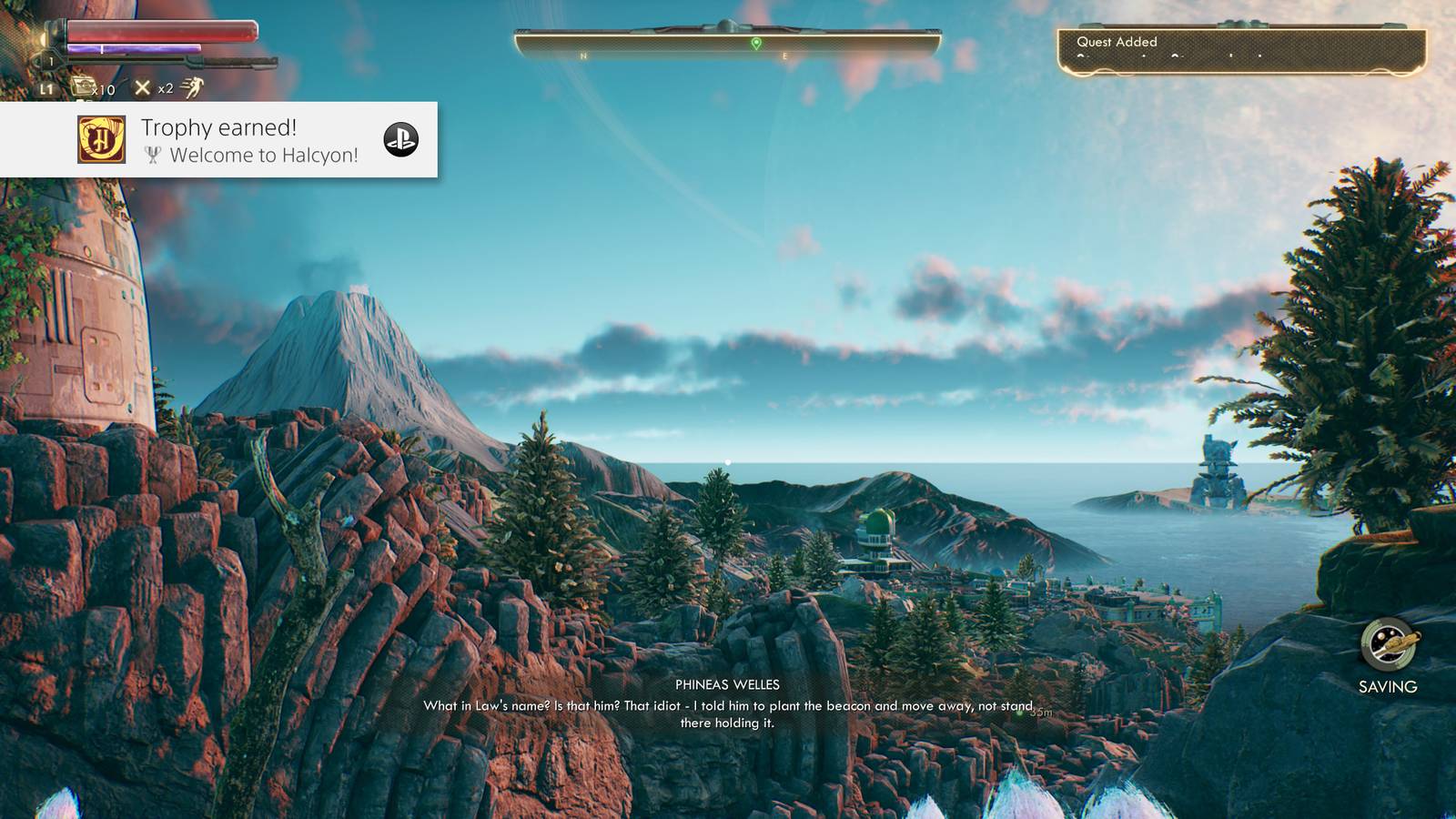
Task: Click the green objective marker on compass
Action: [756, 44]
